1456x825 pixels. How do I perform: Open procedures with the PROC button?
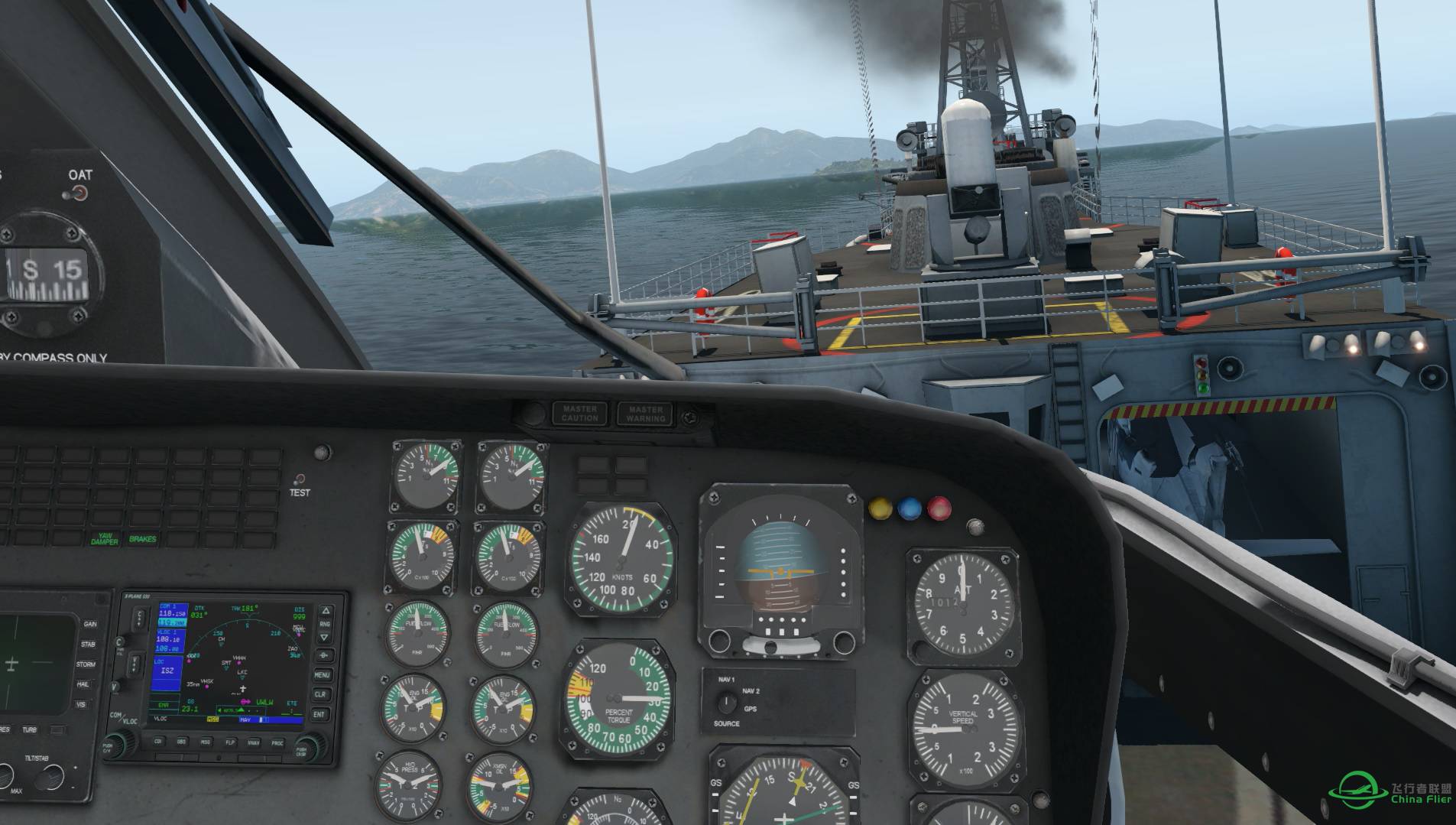click(x=277, y=742)
